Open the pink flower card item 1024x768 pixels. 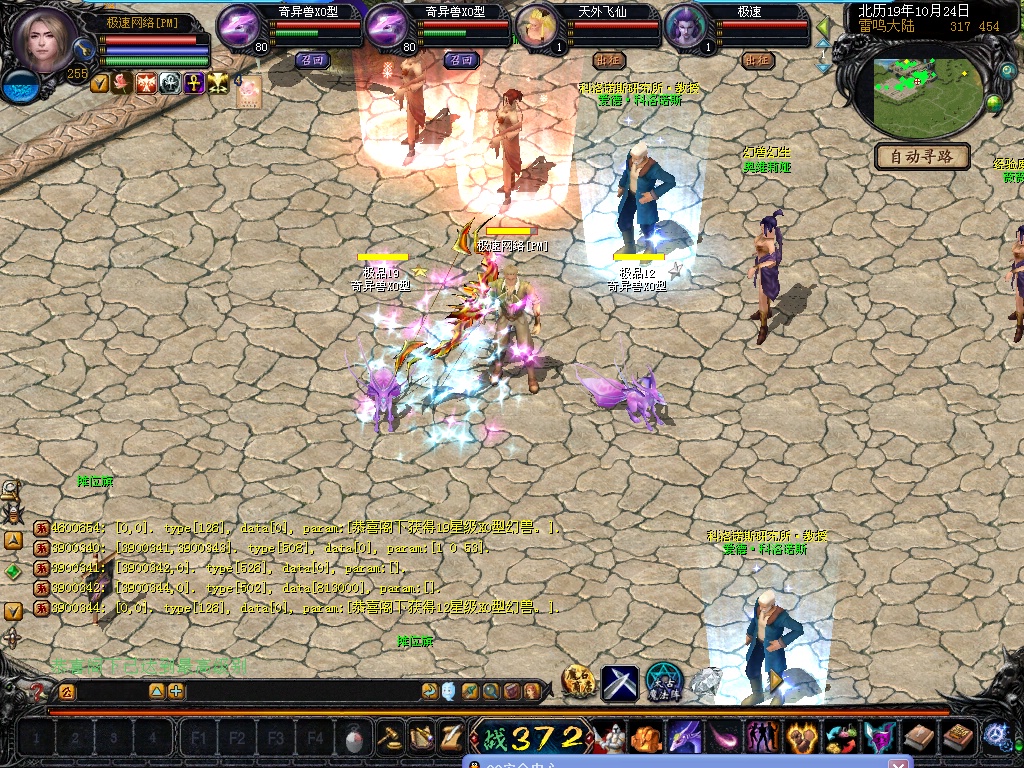tap(248, 90)
